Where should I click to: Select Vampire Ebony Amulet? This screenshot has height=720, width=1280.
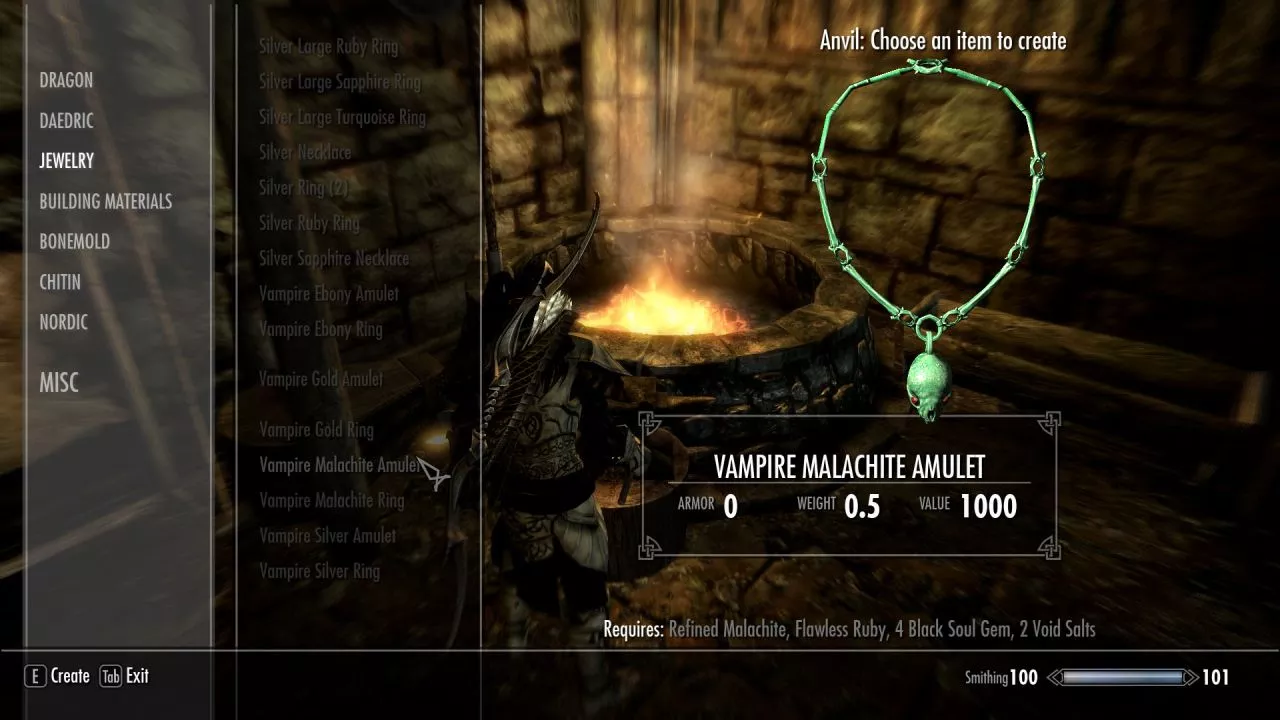(328, 294)
